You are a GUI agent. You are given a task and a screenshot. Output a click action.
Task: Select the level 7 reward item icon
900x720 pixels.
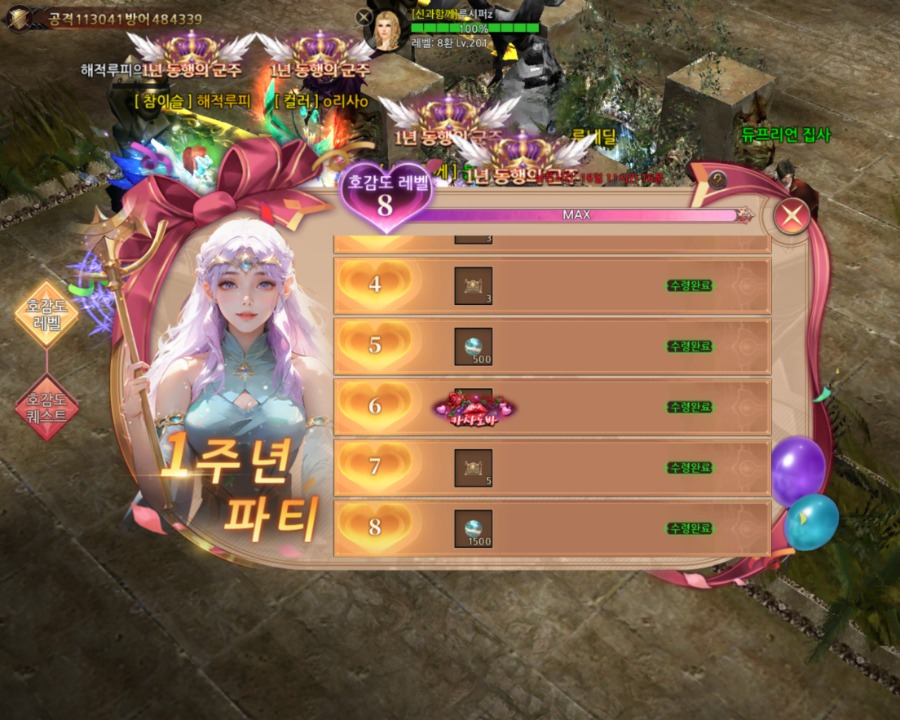coord(473,467)
